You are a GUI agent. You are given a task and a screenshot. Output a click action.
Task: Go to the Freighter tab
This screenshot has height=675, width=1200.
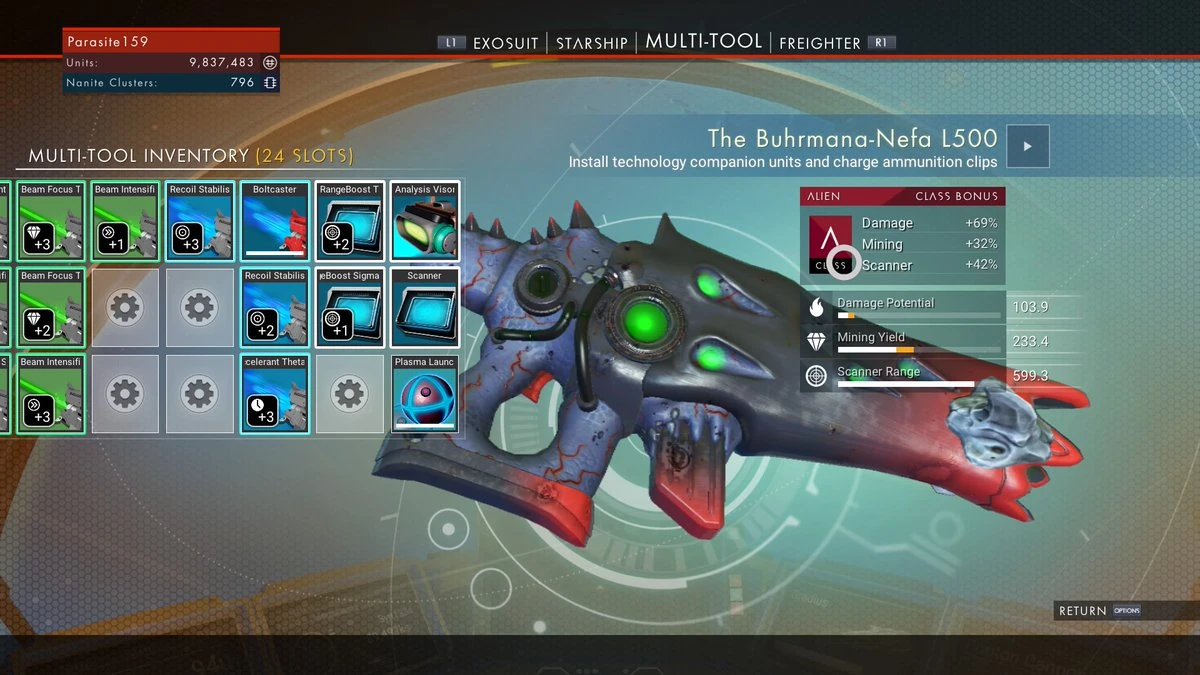tap(819, 43)
